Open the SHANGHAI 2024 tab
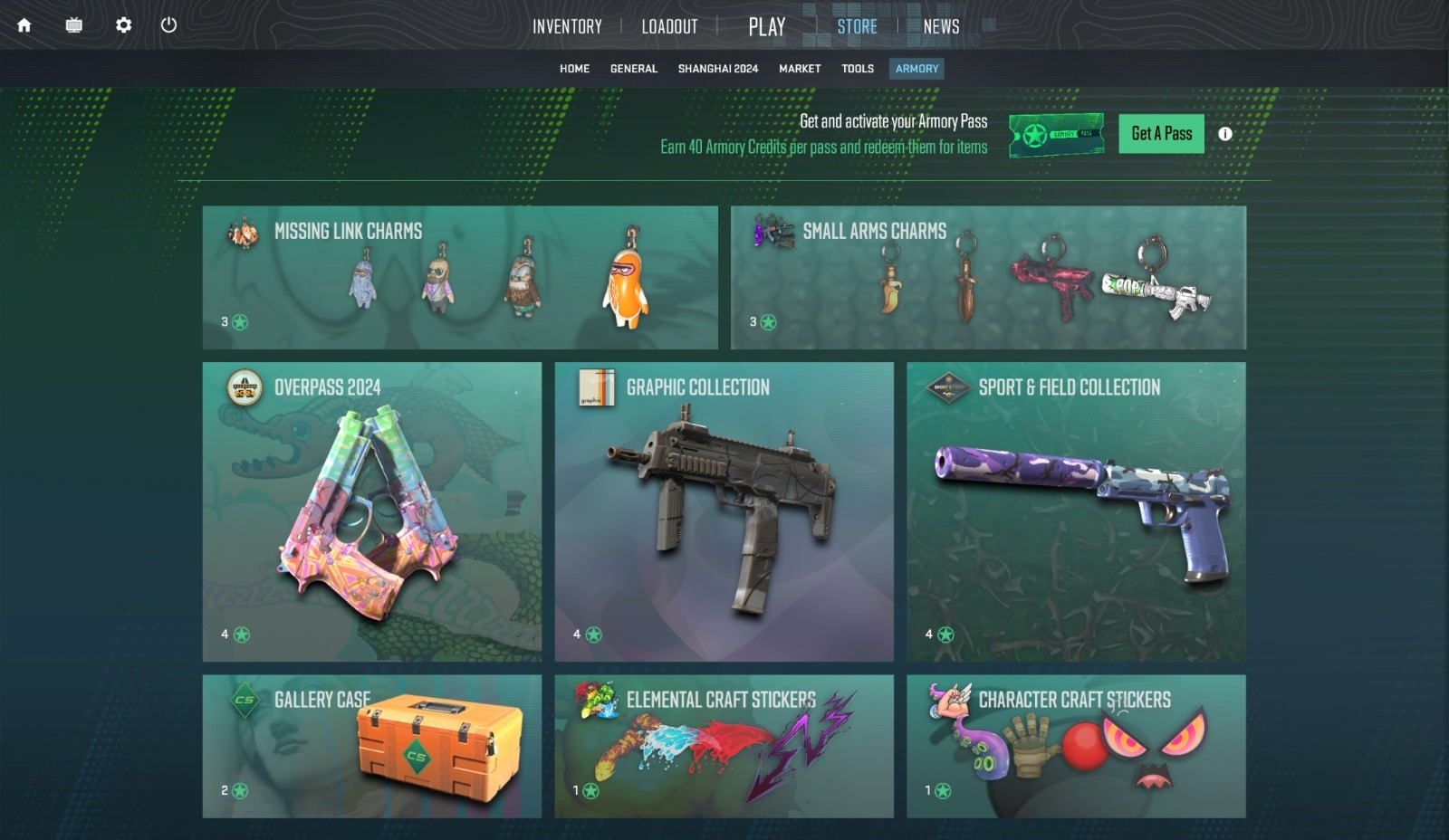The height and width of the screenshot is (840, 1449). [x=719, y=68]
